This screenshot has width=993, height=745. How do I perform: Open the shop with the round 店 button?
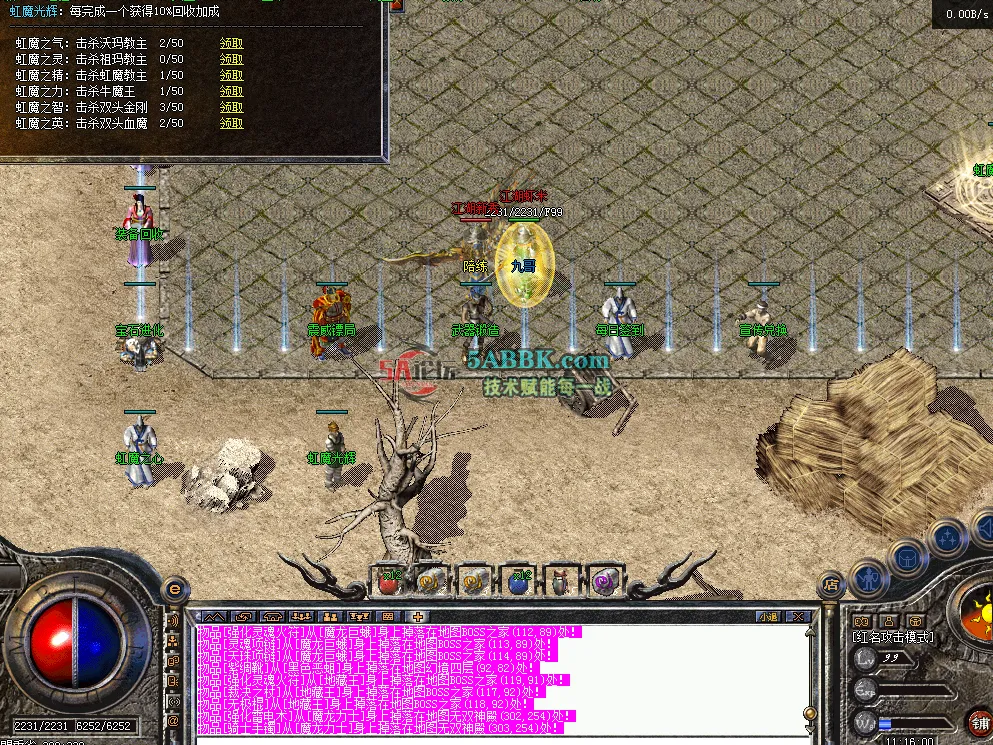pyautogui.click(x=829, y=584)
